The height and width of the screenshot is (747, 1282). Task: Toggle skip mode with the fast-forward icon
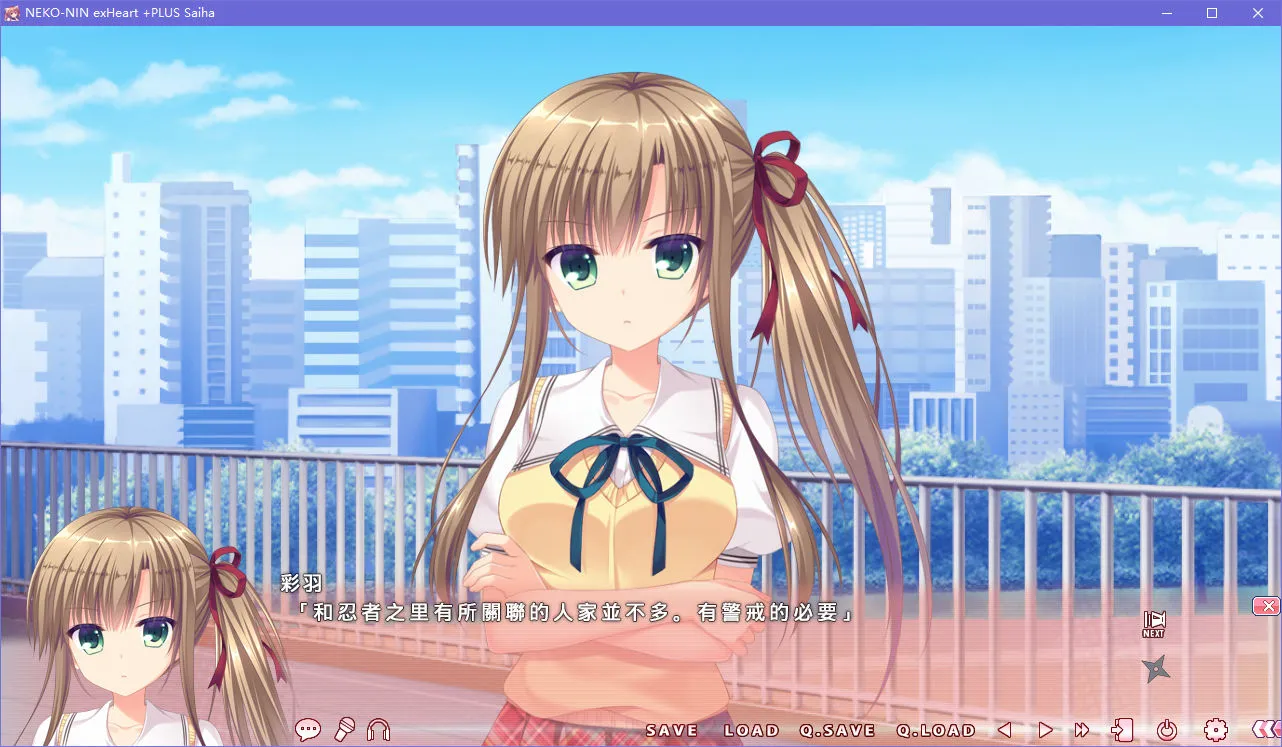tap(1081, 730)
